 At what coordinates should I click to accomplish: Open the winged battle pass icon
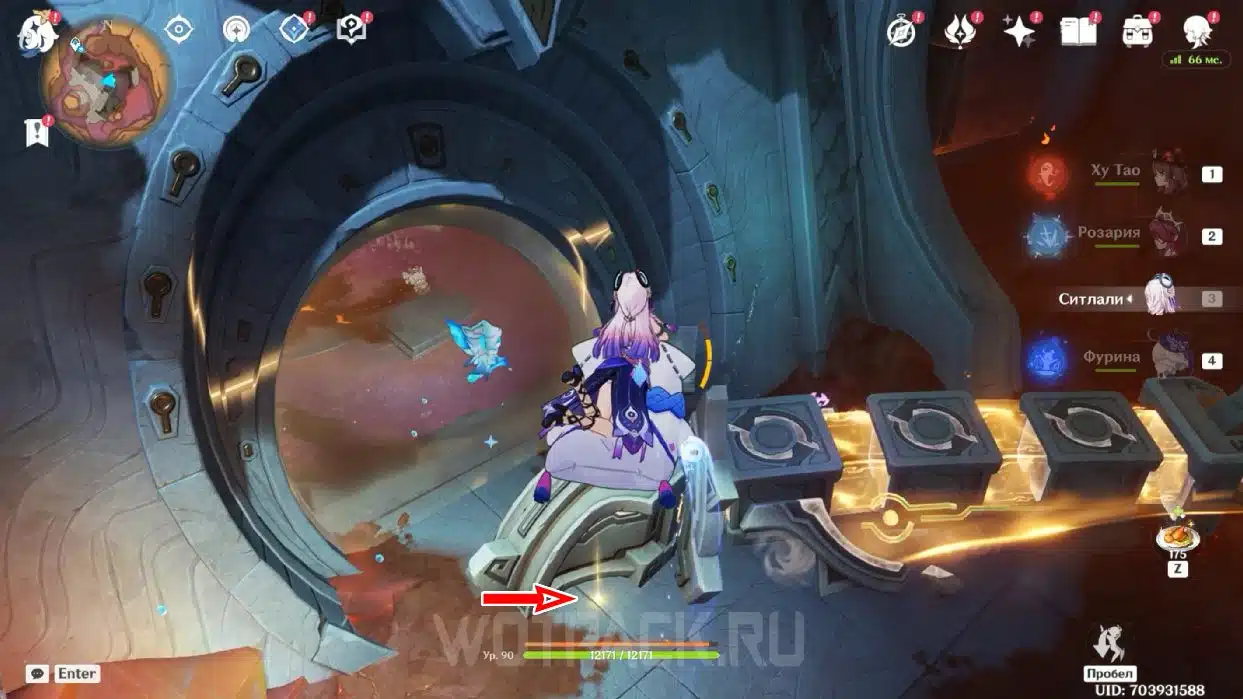[x=960, y=33]
